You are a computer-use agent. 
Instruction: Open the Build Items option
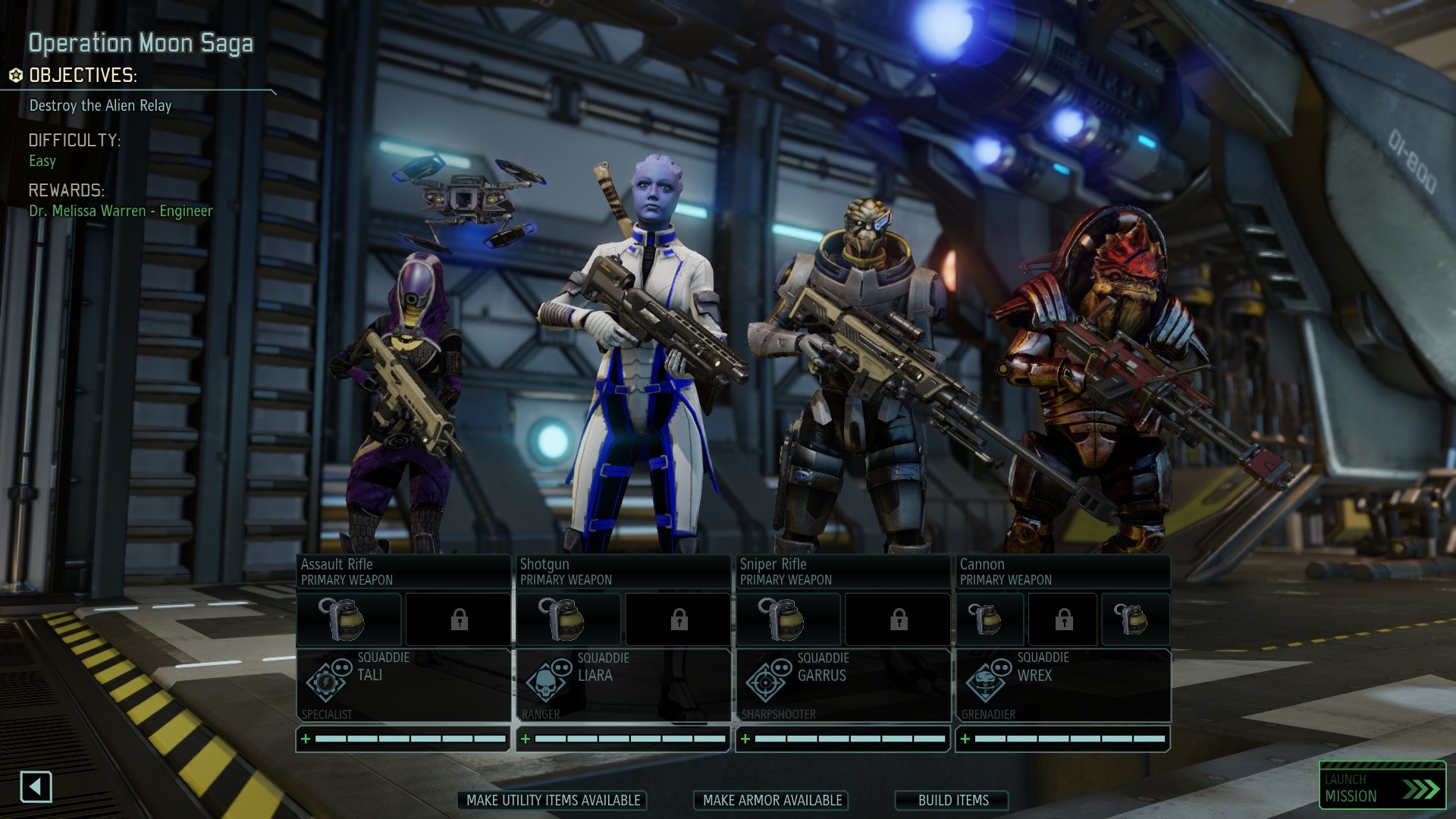952,800
